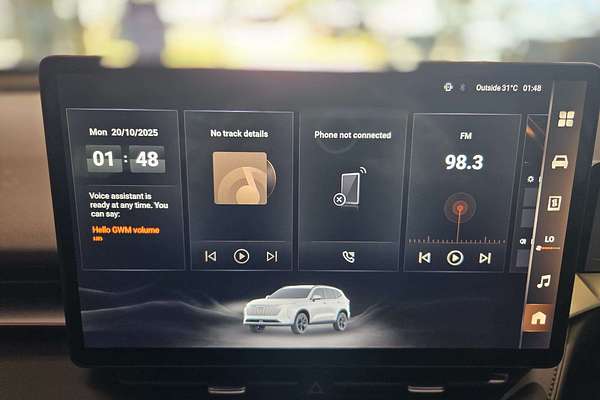Play the FM 98.3 radio station
Viewport: 600px width, 400px height.
point(455,258)
